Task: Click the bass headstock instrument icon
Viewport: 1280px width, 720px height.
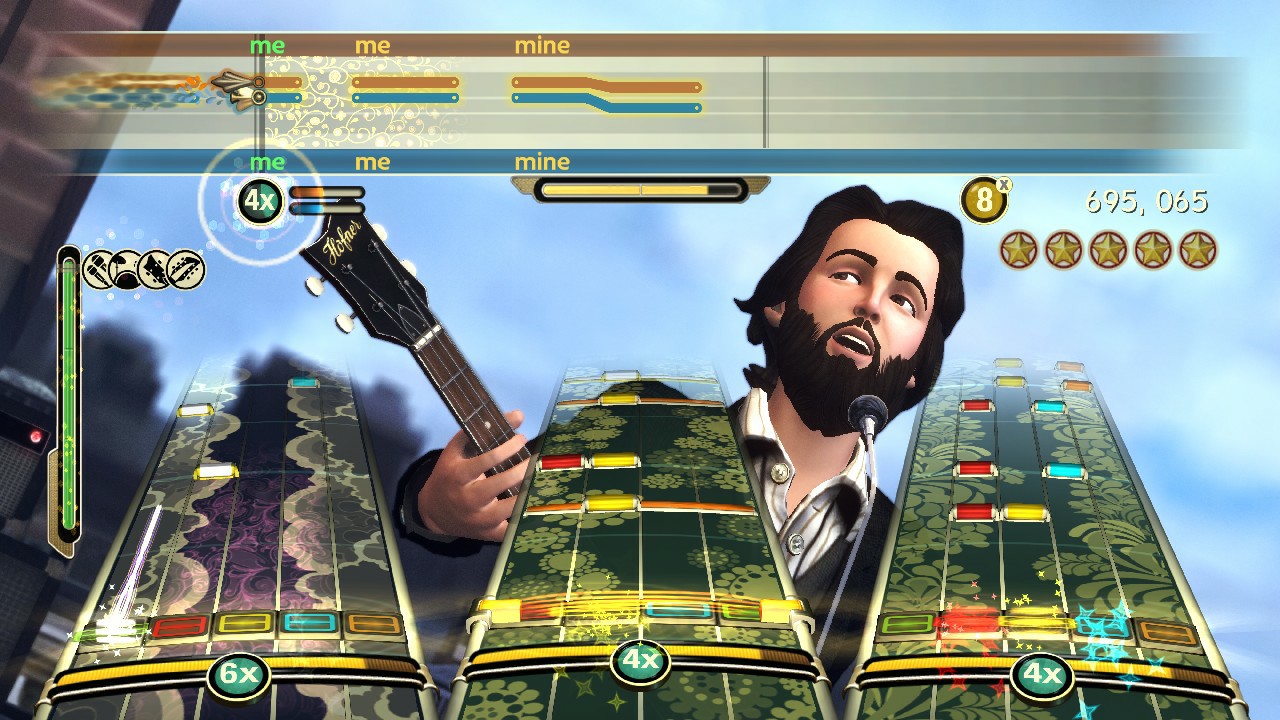Action: pyautogui.click(x=185, y=268)
